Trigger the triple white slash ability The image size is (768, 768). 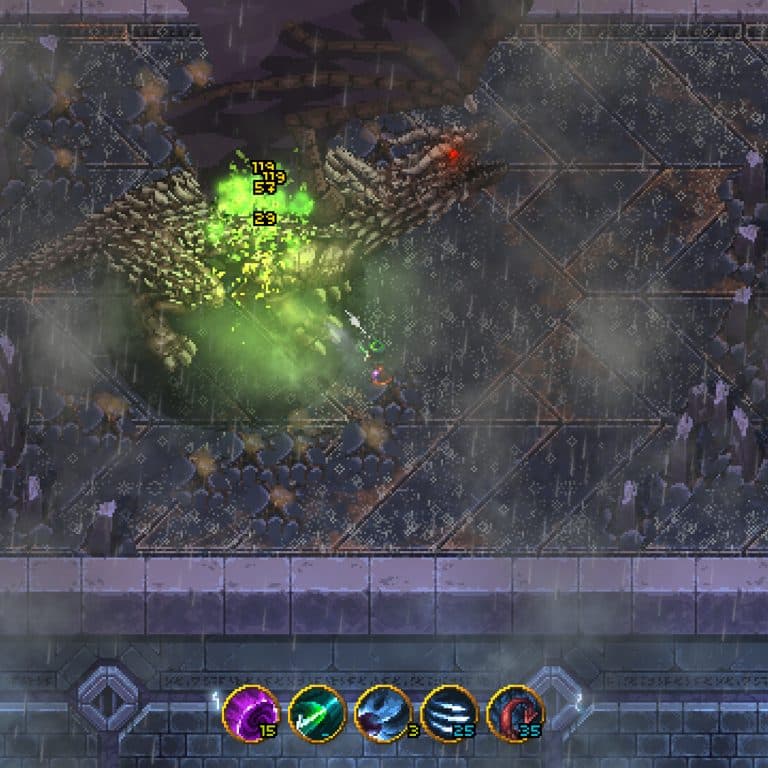point(449,713)
